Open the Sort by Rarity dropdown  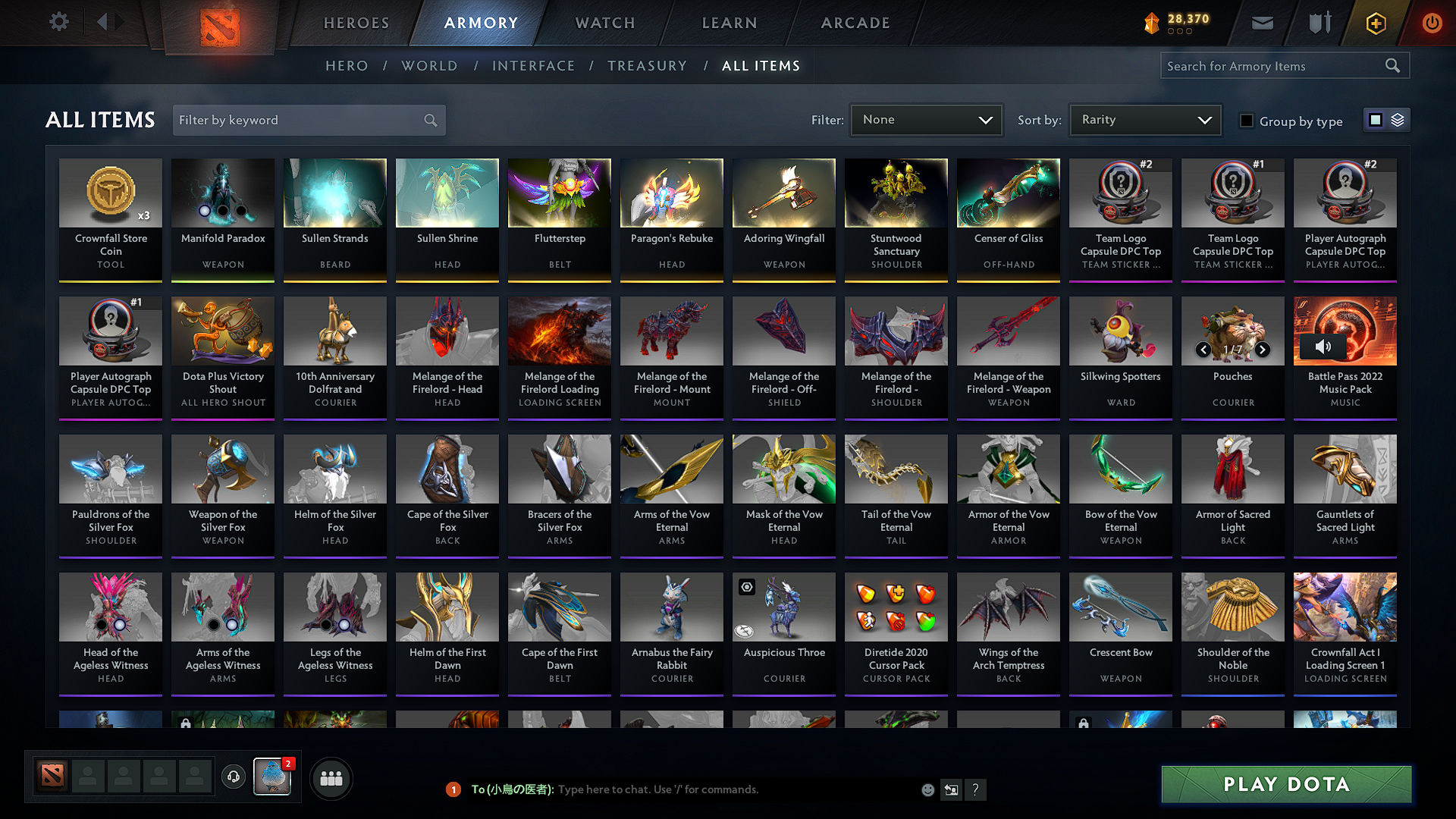[1144, 119]
